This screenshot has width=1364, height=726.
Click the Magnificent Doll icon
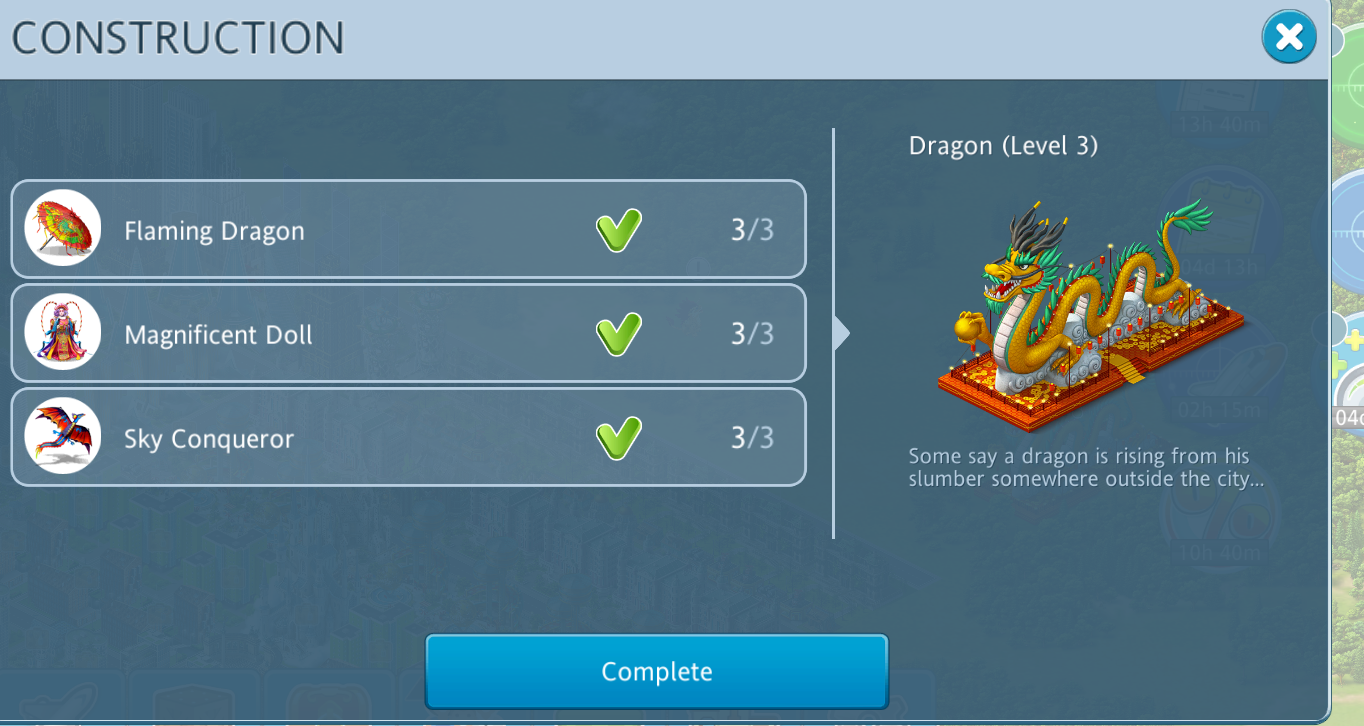[63, 332]
